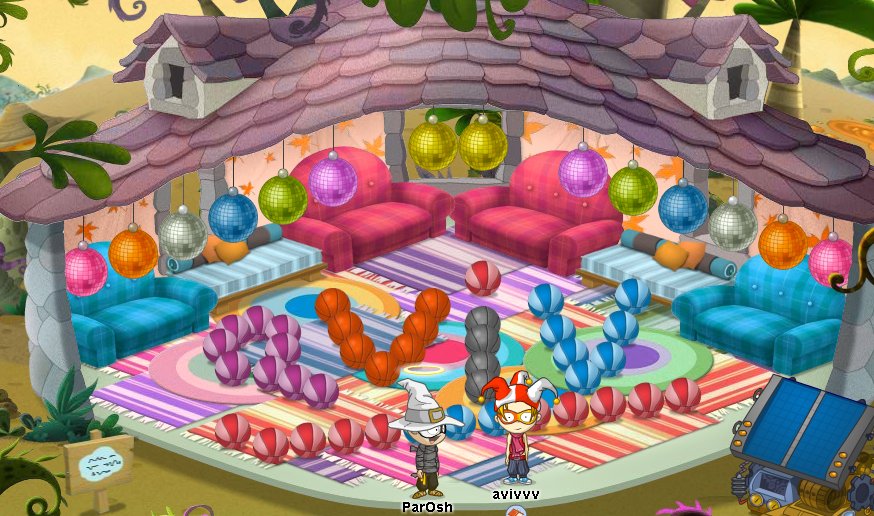
Task: Click the ParOsh player name label
Action: tap(427, 507)
